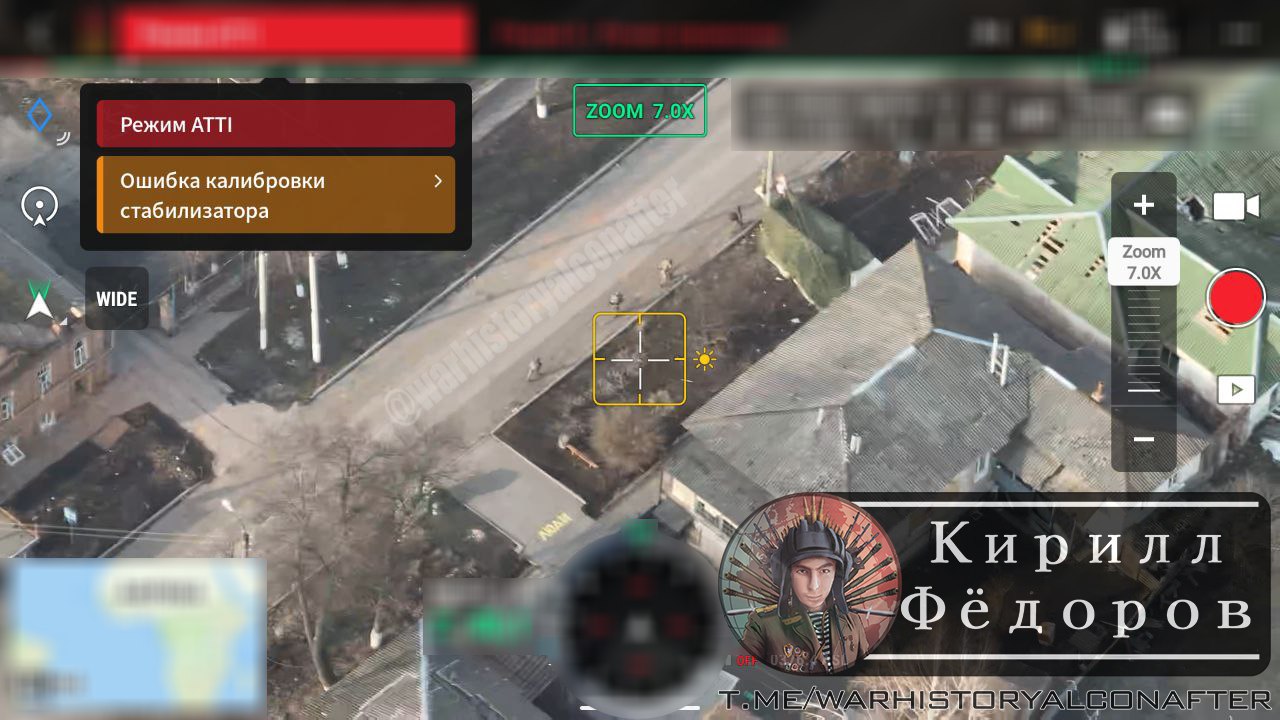
Task: Set zoom level on the zoom slider
Action: click(x=1143, y=340)
